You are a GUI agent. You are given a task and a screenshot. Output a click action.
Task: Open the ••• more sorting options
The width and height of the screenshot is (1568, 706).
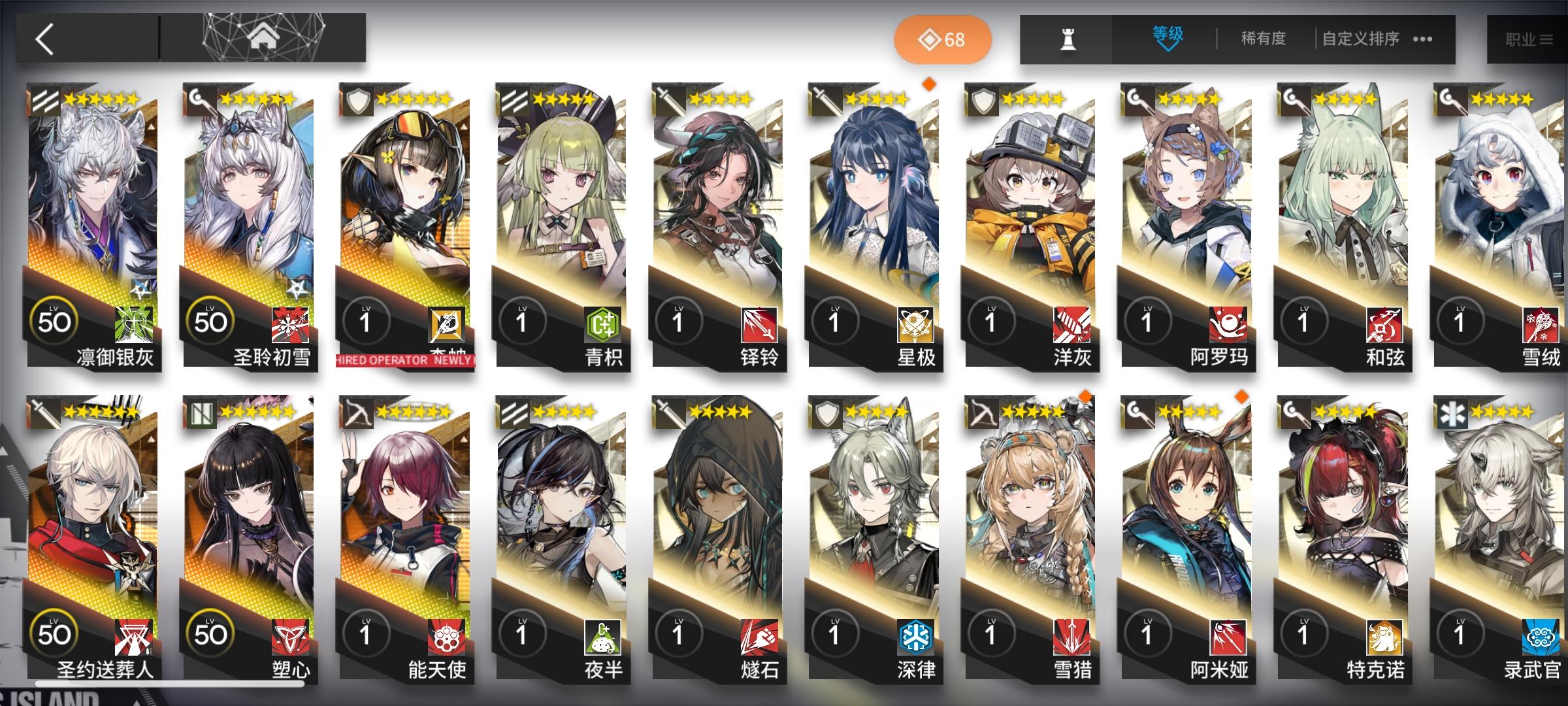point(1422,39)
